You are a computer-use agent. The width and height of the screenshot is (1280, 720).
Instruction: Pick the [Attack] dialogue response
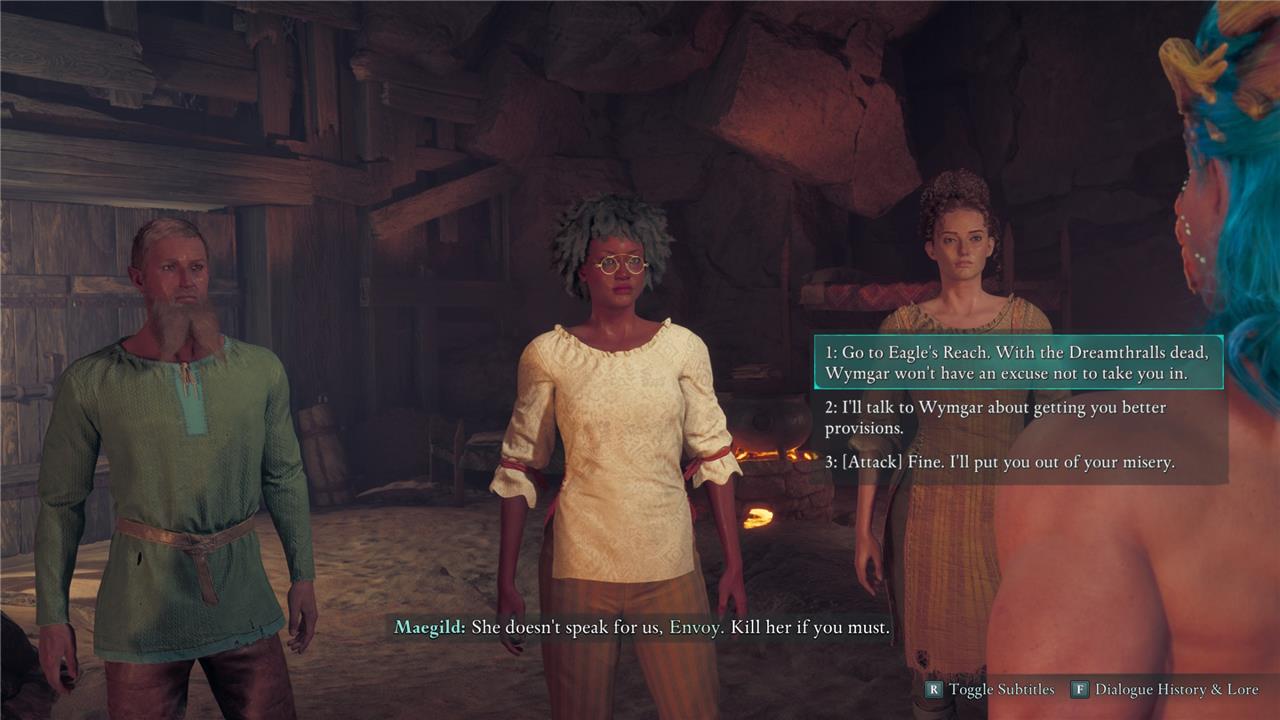click(x=1000, y=463)
